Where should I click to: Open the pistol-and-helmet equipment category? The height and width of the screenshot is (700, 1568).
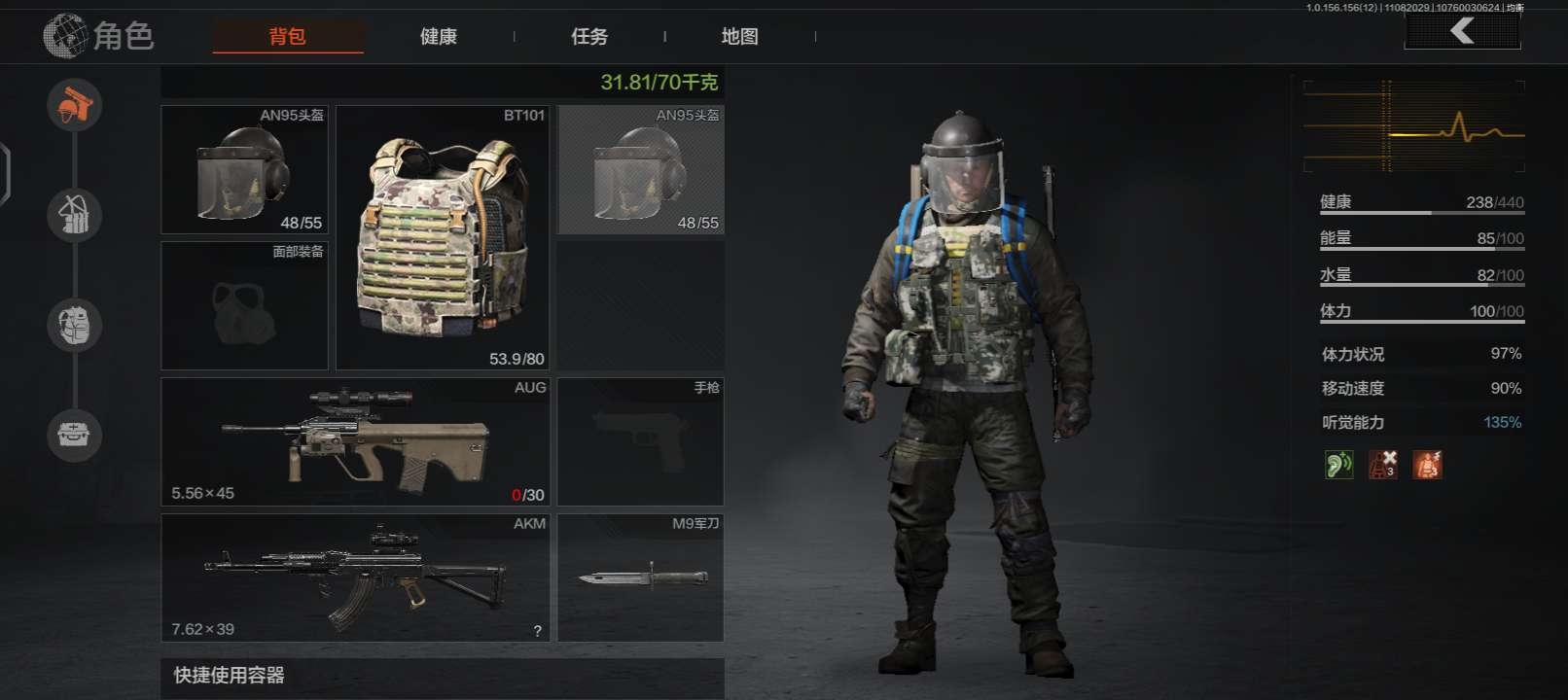tap(75, 105)
